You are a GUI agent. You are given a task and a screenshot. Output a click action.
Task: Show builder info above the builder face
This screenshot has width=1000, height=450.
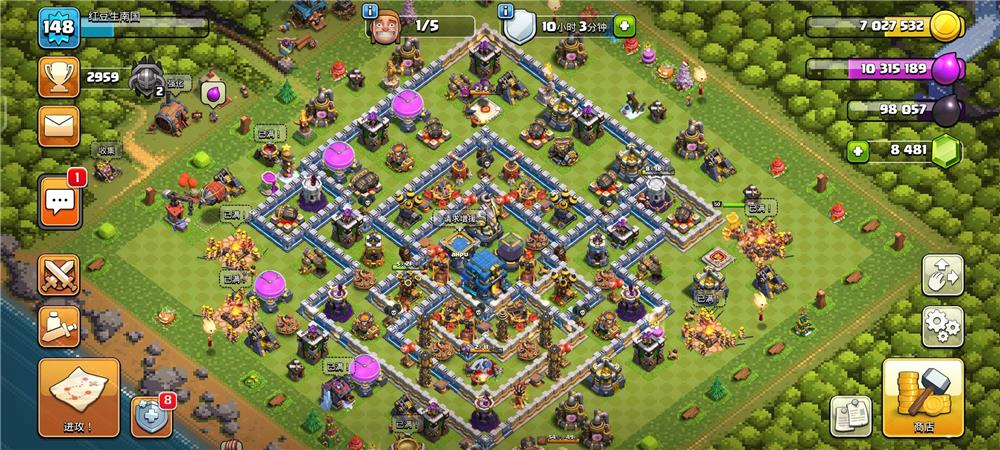[371, 11]
